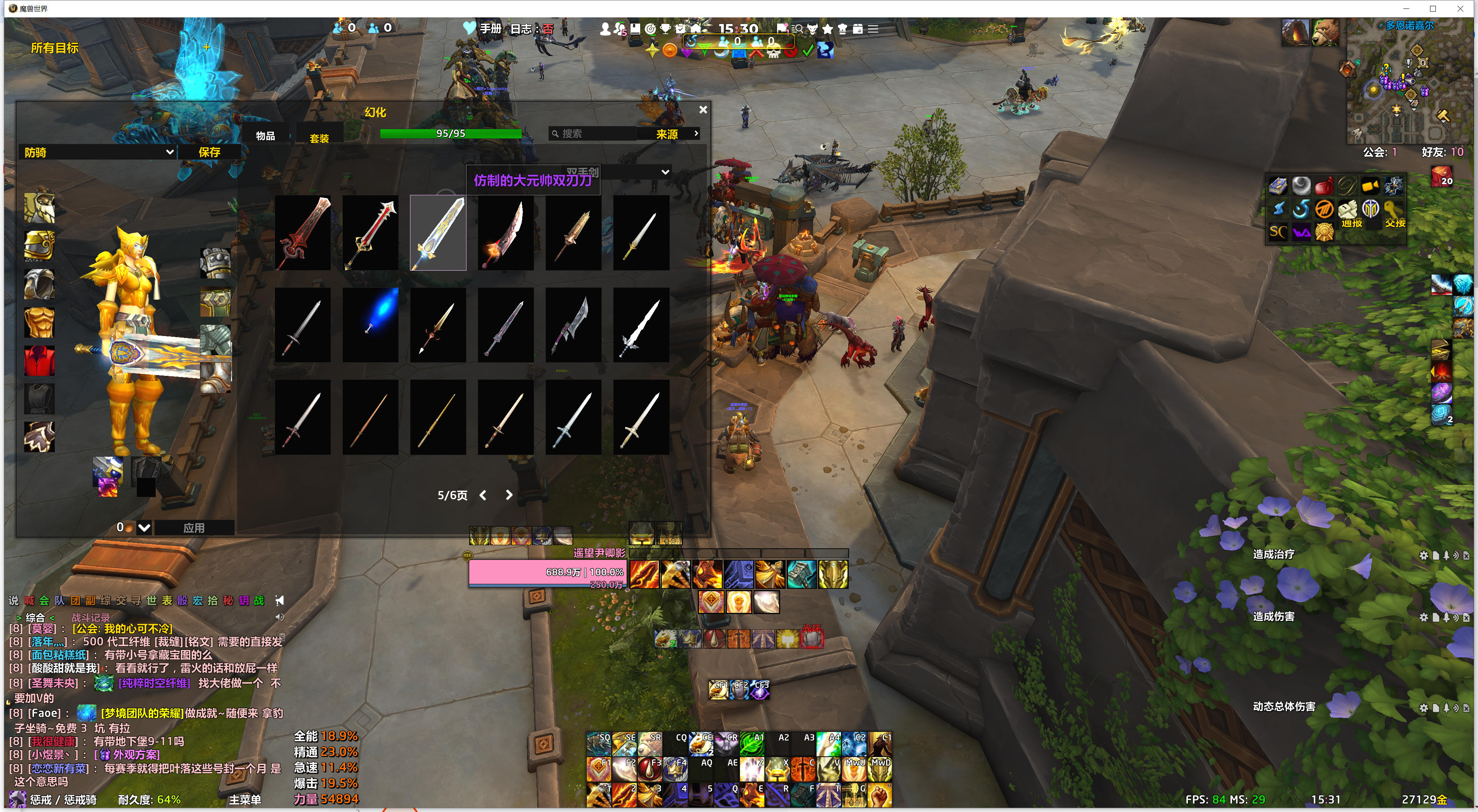Viewport: 1478px width, 812px height.
Task: Go to the previous appearance page
Action: point(483,495)
